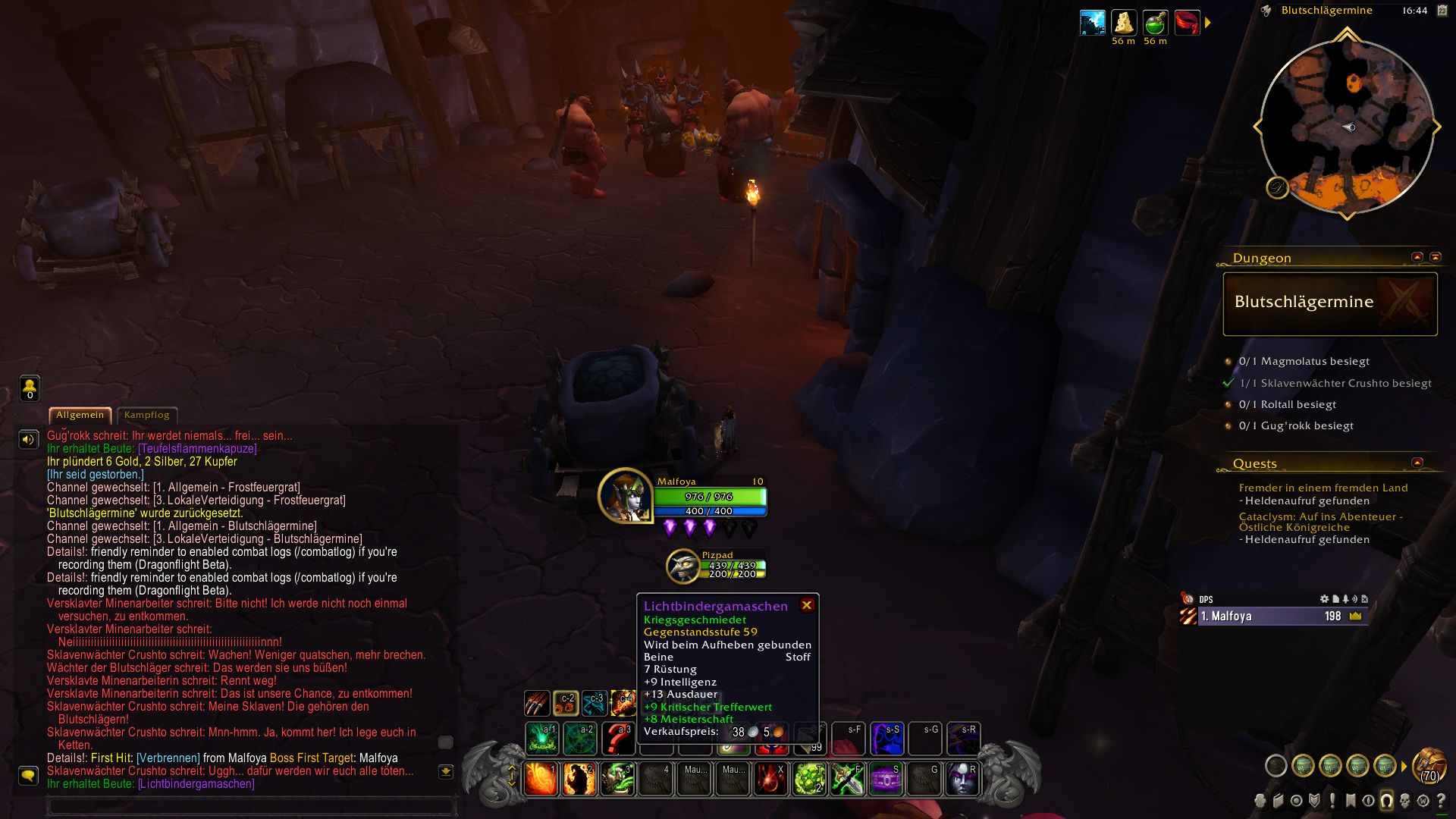1456x819 pixels.
Task: Activate the purple belt ability bound to S
Action: (886, 779)
